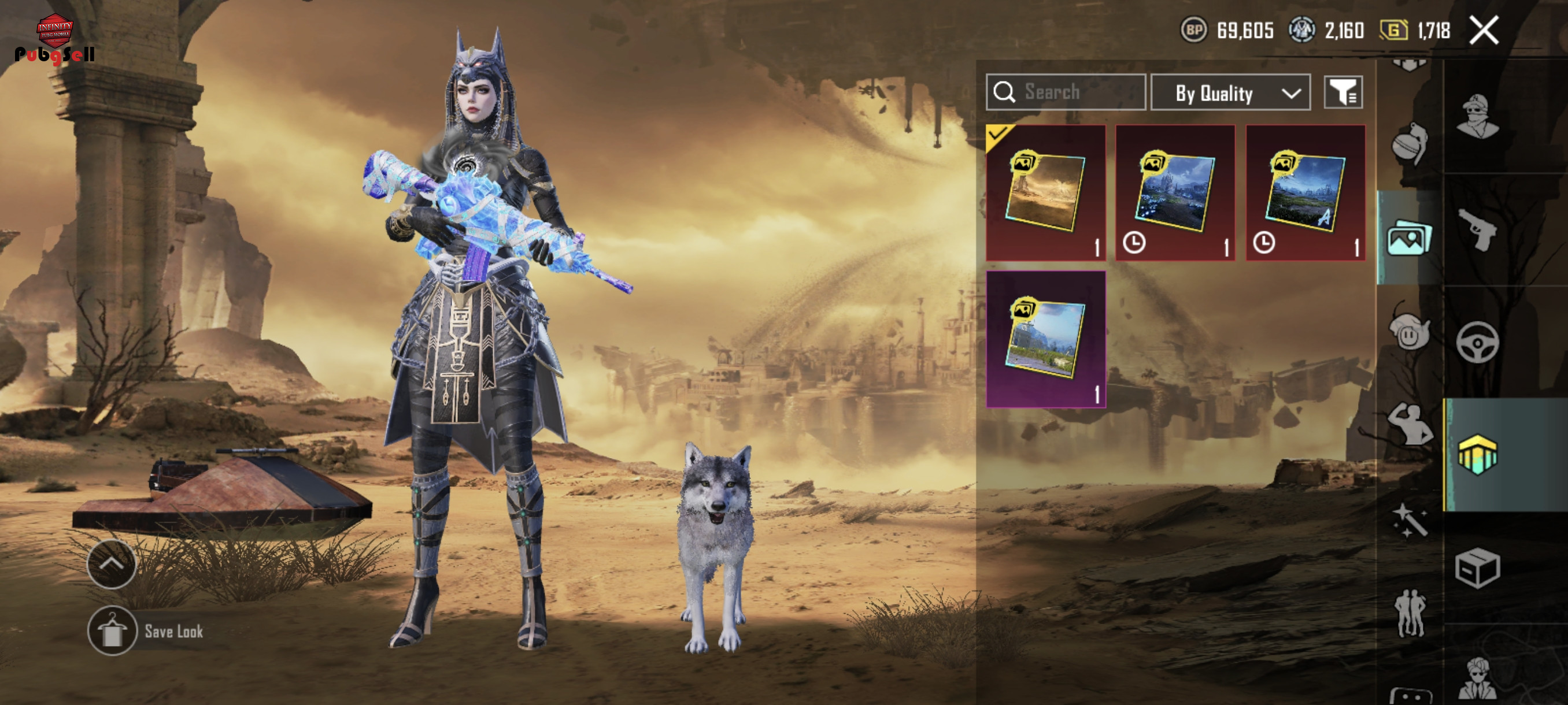Switch to the grenade skins tab

pos(1410,144)
